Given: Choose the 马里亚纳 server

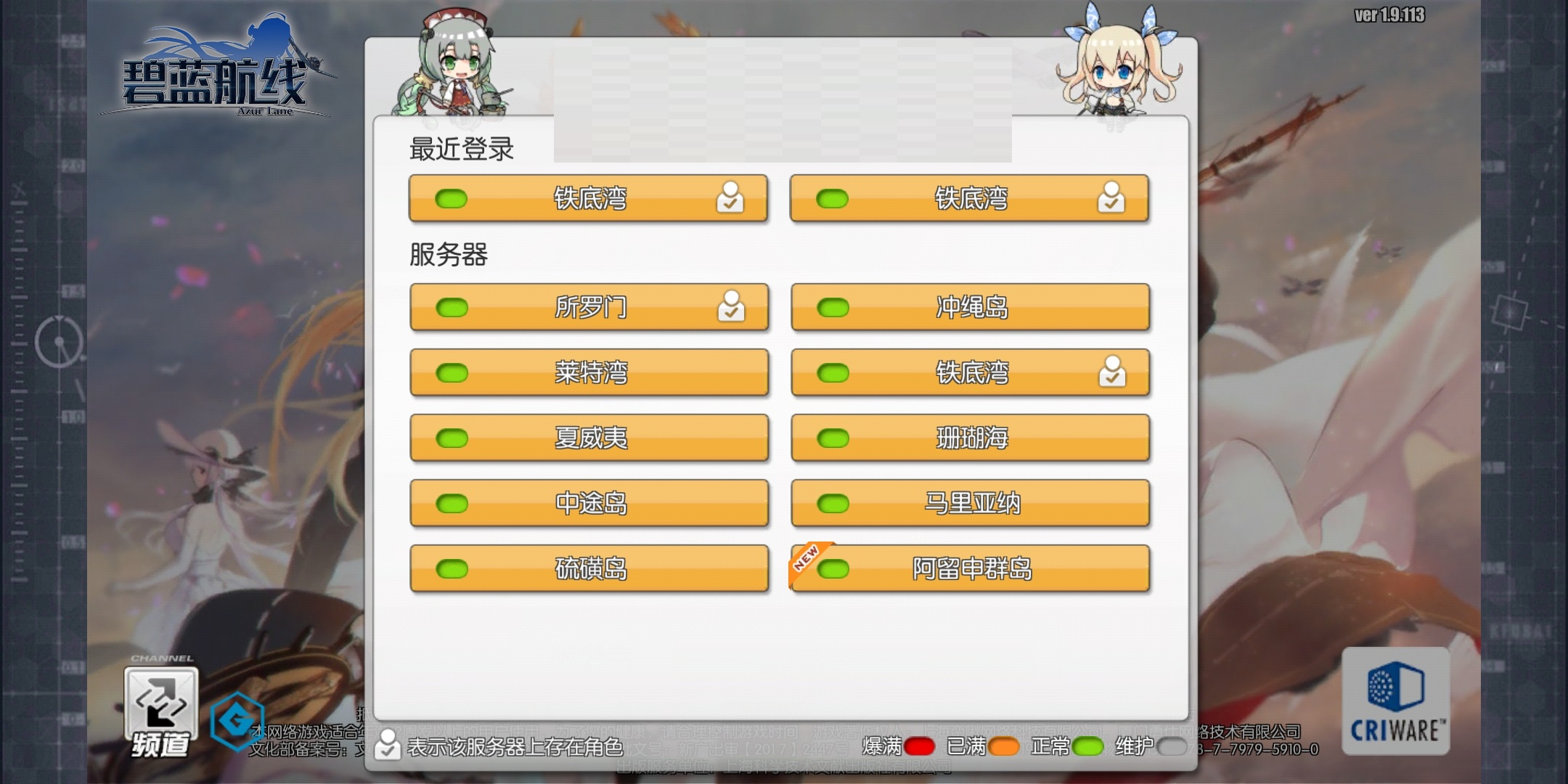Looking at the screenshot, I should point(971,503).
